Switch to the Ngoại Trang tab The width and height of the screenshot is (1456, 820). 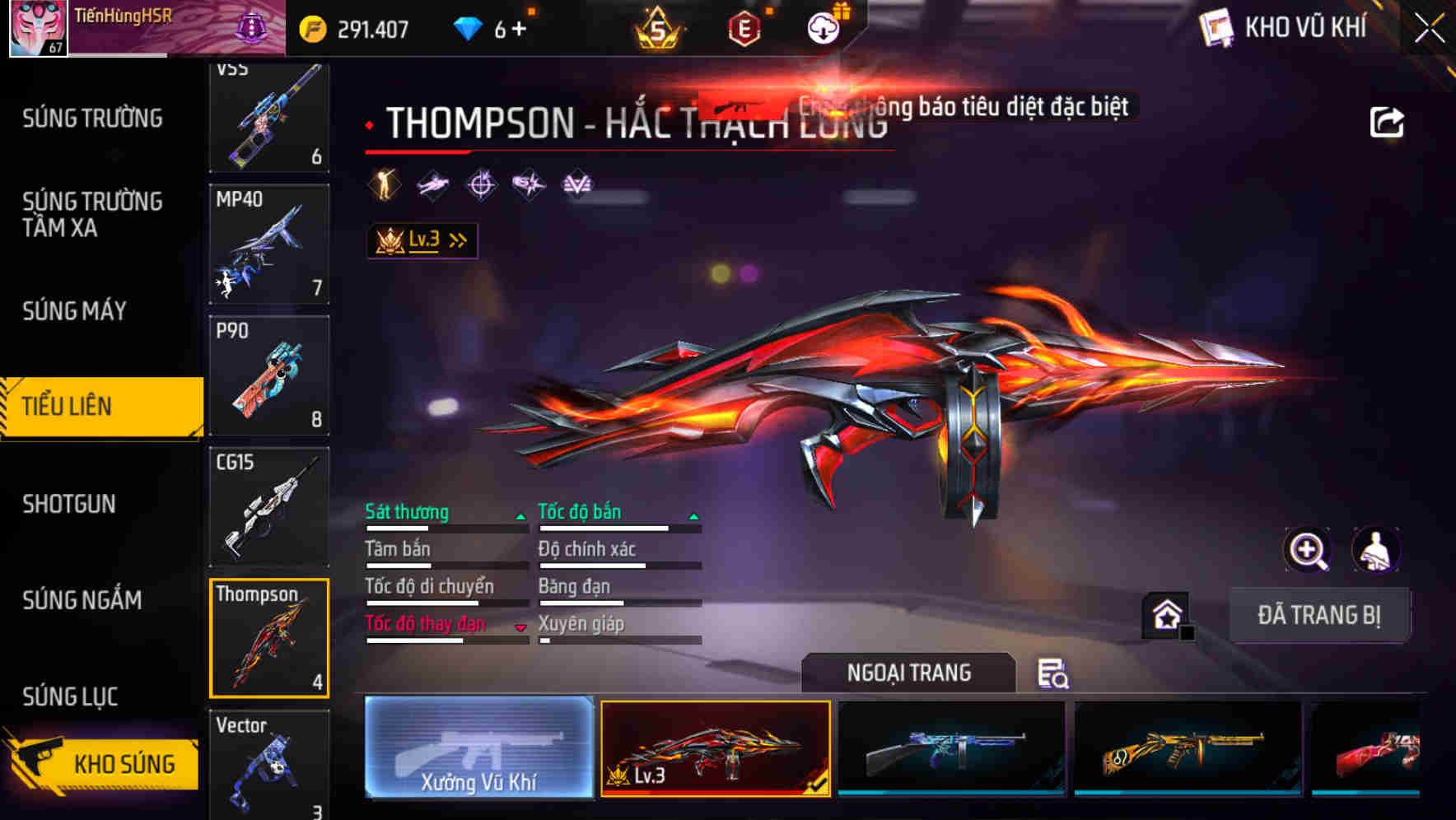pos(908,673)
